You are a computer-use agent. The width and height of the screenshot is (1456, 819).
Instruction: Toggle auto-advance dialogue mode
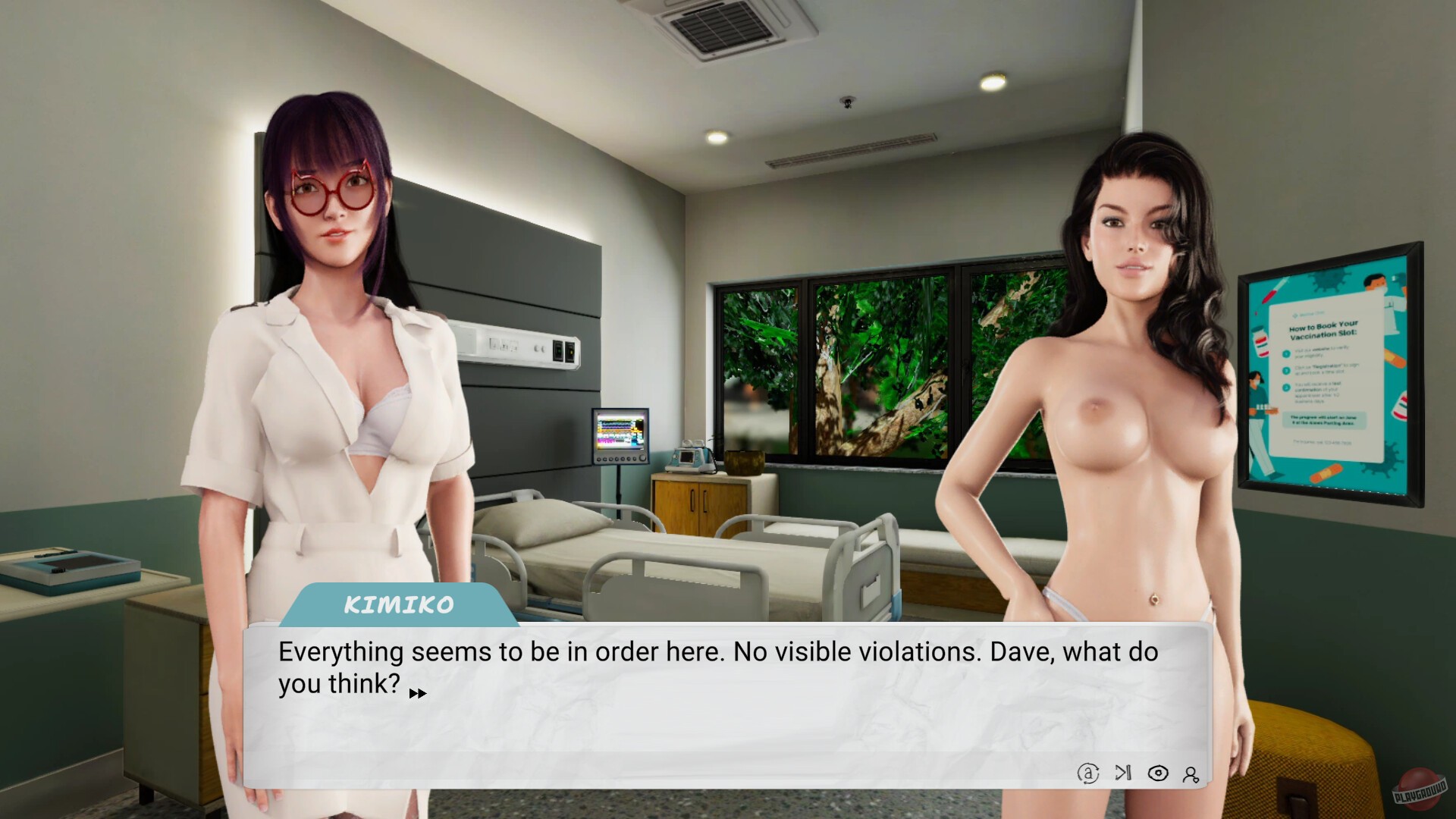tap(1087, 774)
